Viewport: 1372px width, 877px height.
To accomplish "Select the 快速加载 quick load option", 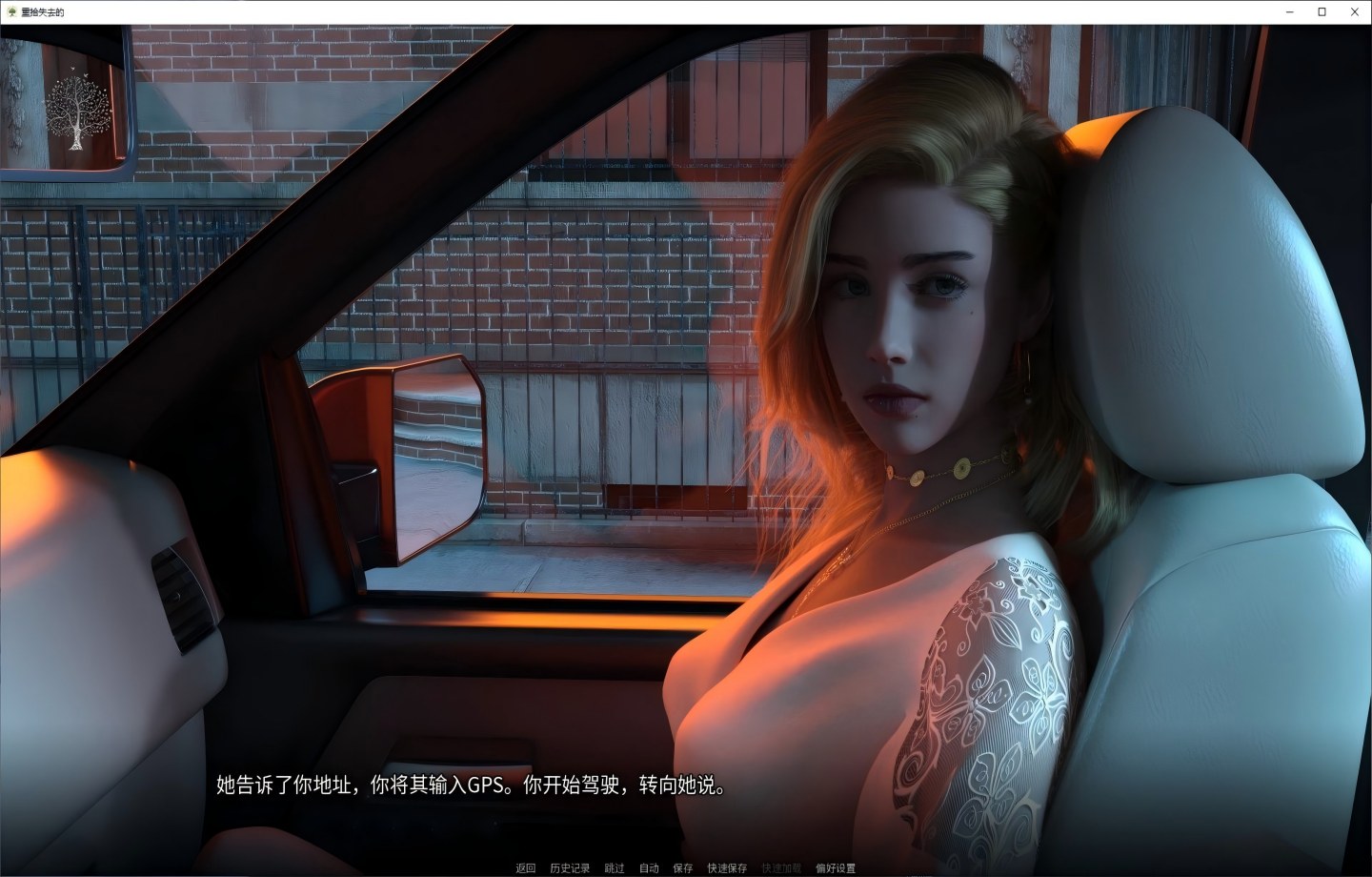I will tap(779, 868).
